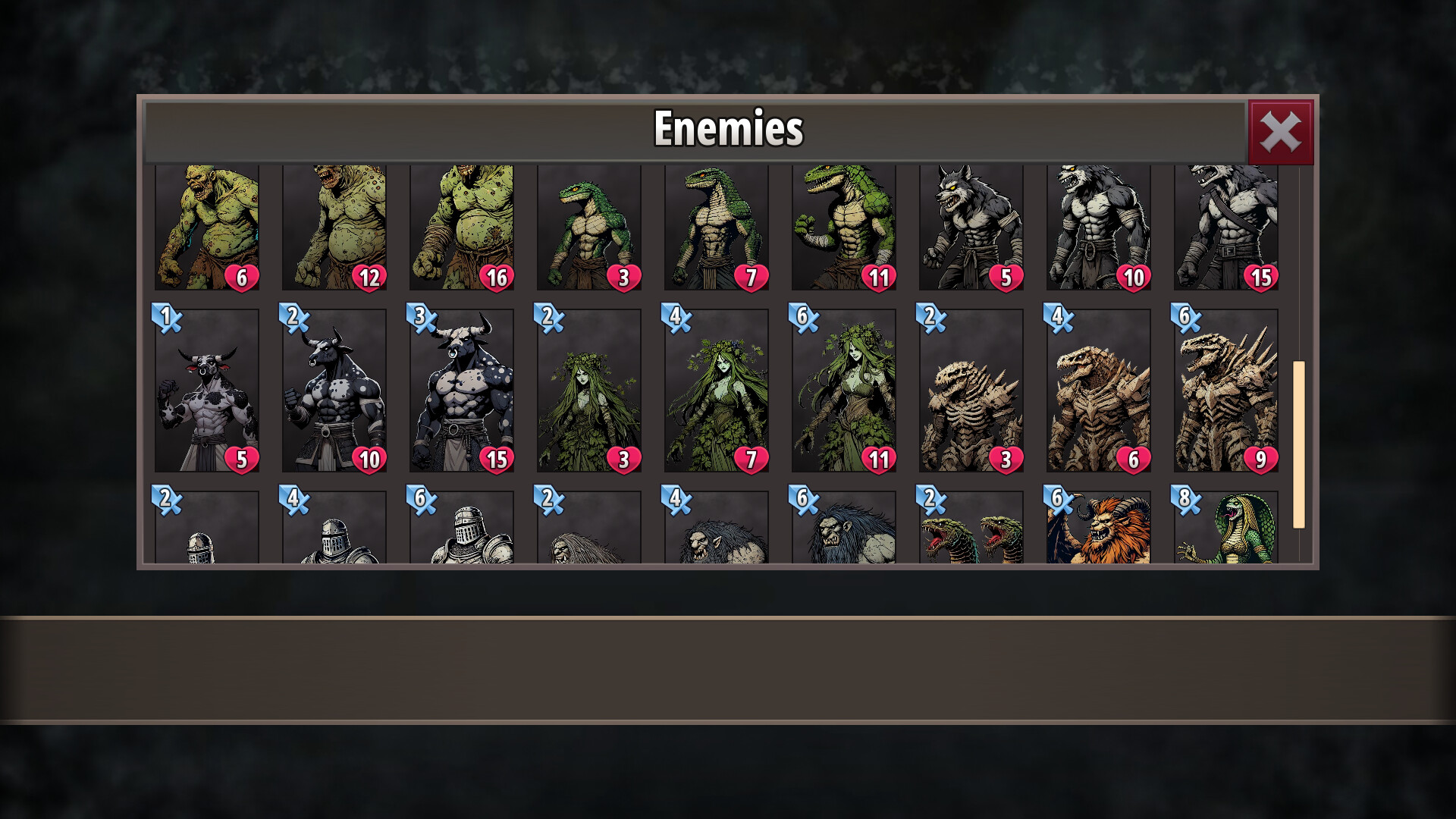Pick the bone dragon card with 9 health
The image size is (1456, 819).
(1226, 391)
